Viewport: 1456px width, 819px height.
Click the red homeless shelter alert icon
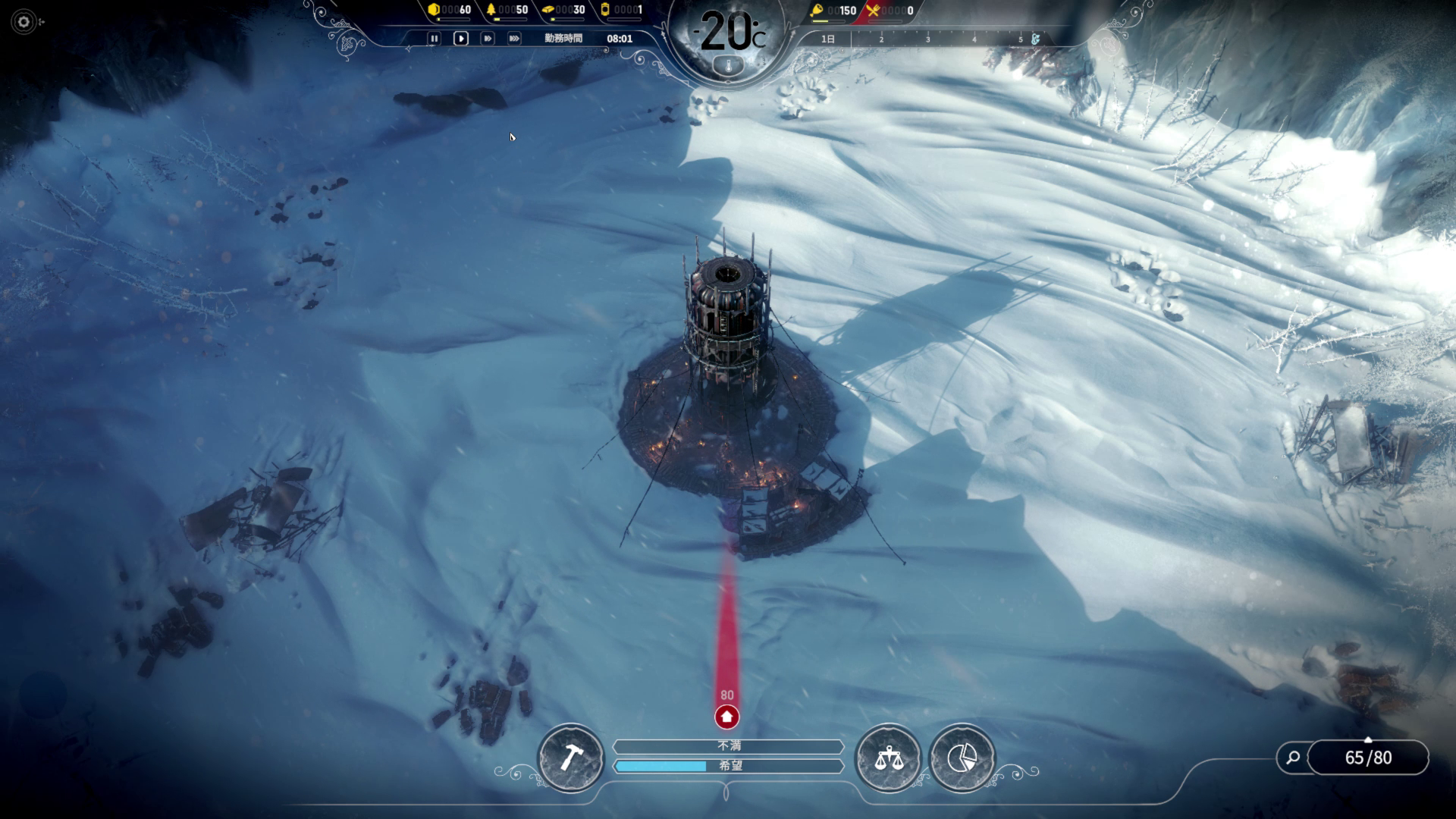[726, 717]
